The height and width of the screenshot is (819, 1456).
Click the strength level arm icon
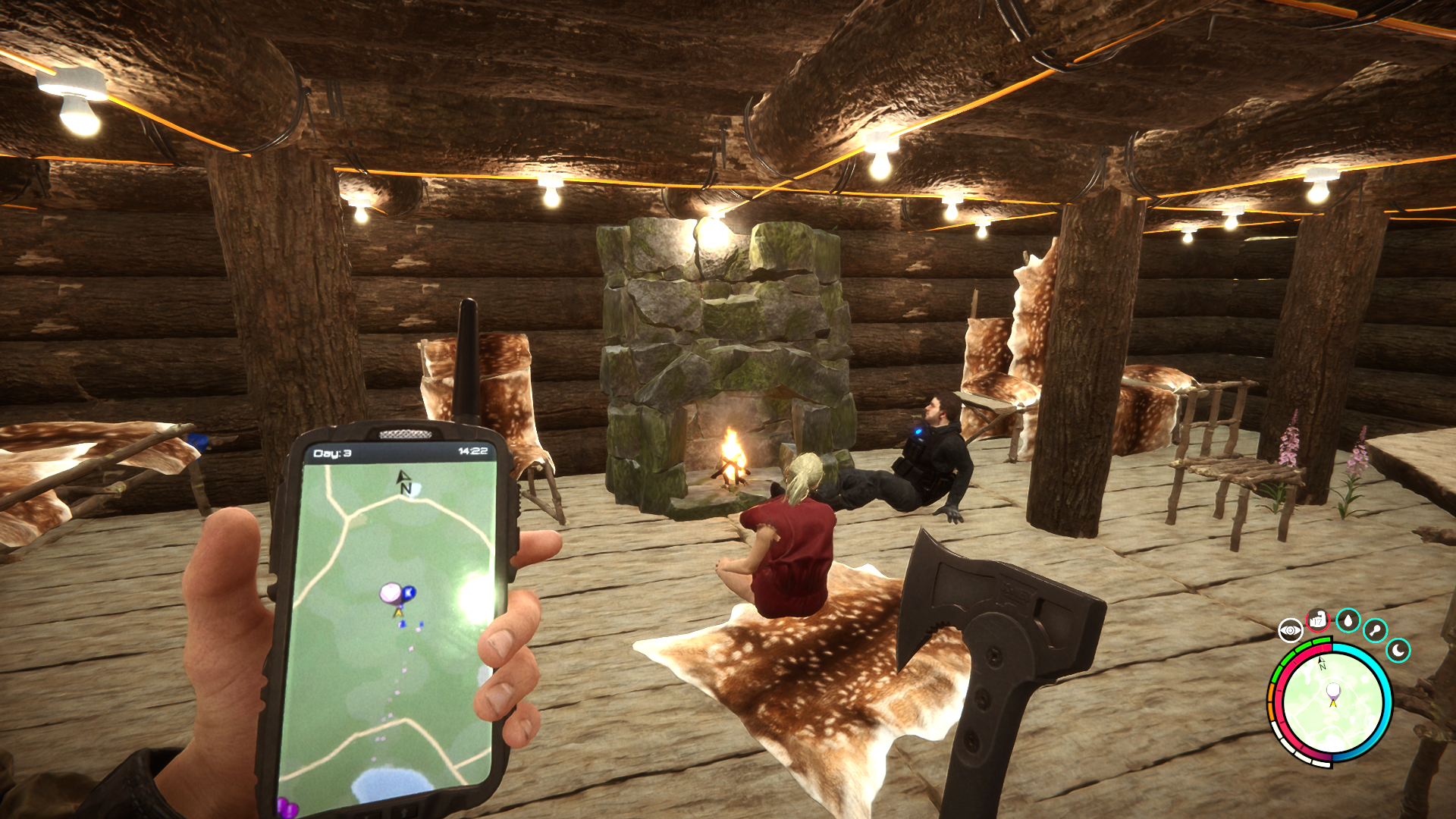[1318, 620]
